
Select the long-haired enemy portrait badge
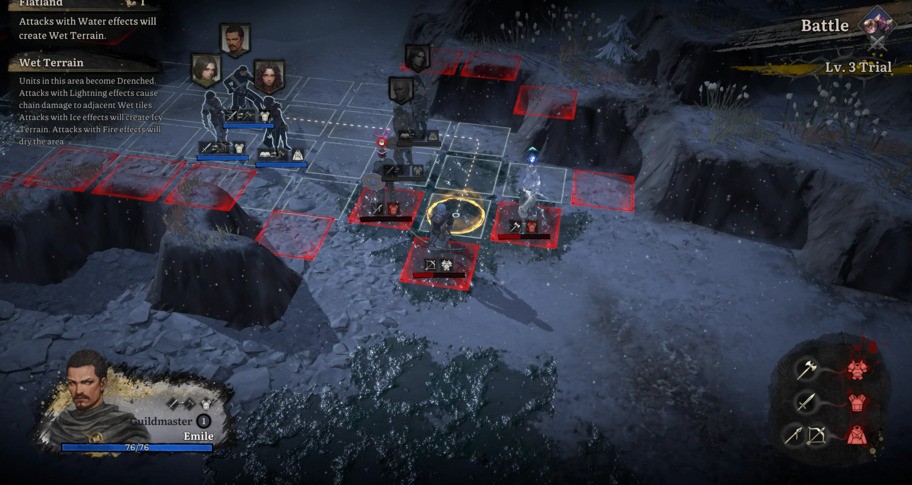point(417,58)
